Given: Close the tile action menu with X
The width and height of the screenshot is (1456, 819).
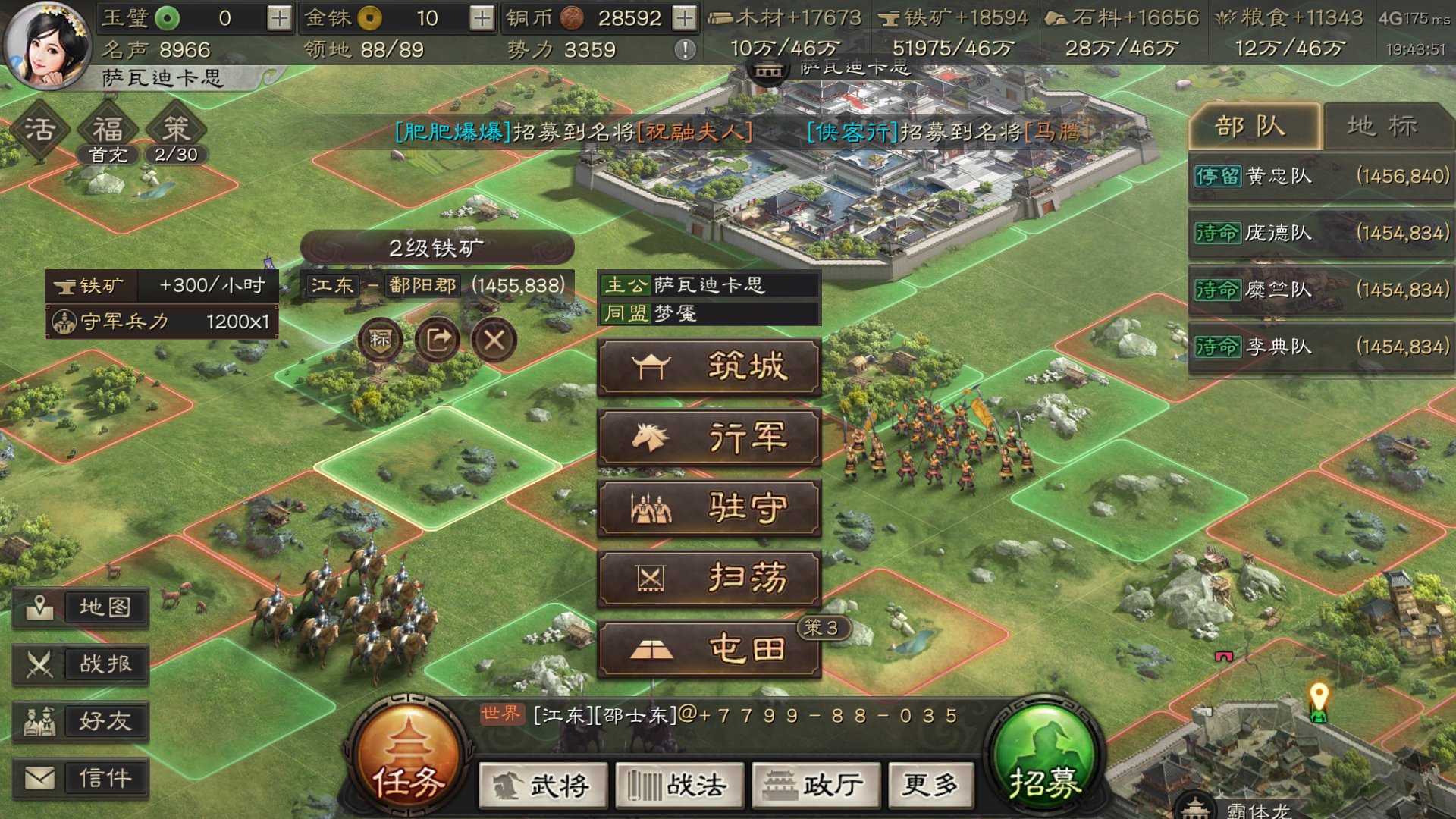Looking at the screenshot, I should [494, 340].
